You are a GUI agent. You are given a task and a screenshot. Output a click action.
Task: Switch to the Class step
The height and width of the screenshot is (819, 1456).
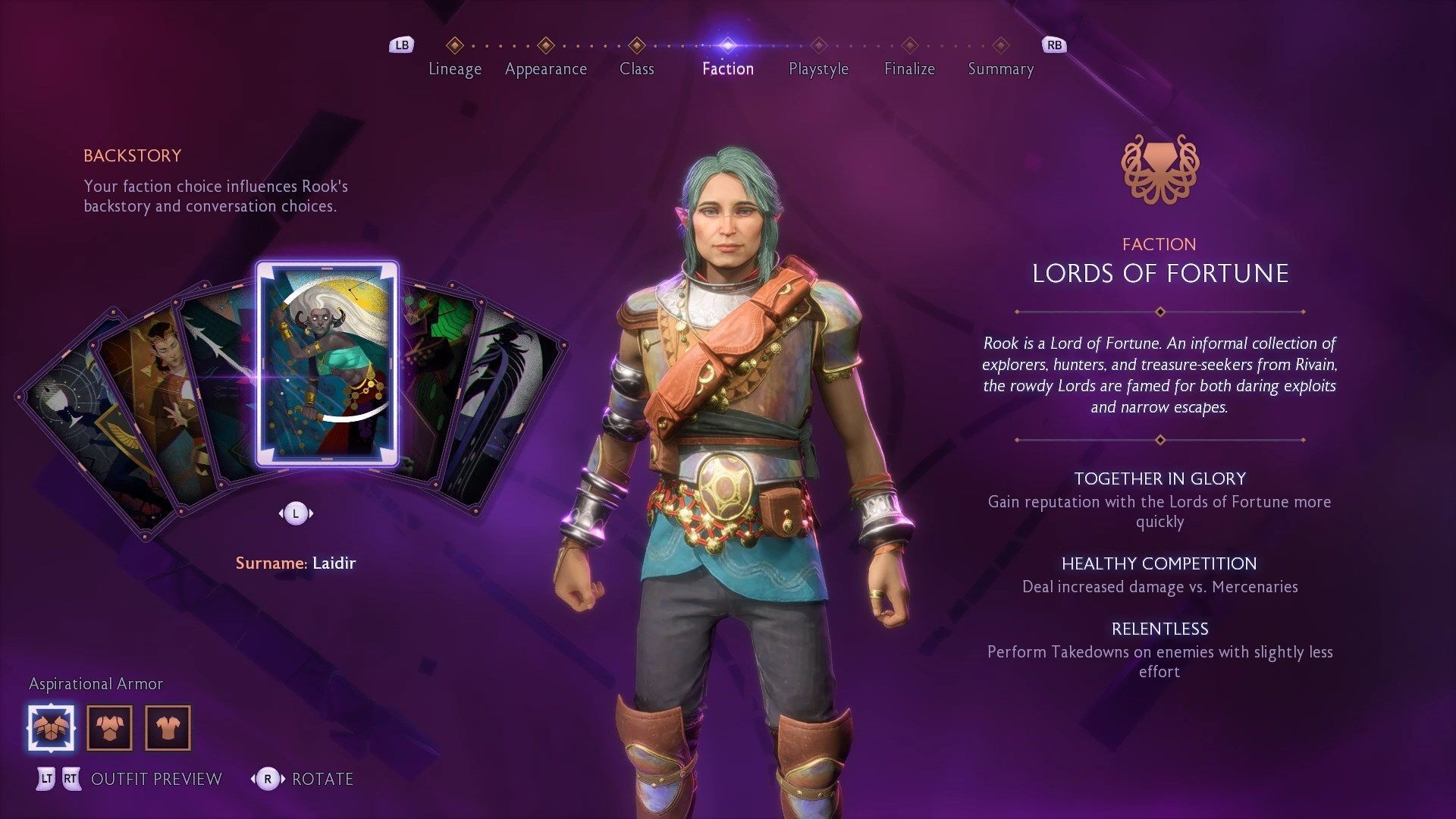pyautogui.click(x=636, y=68)
